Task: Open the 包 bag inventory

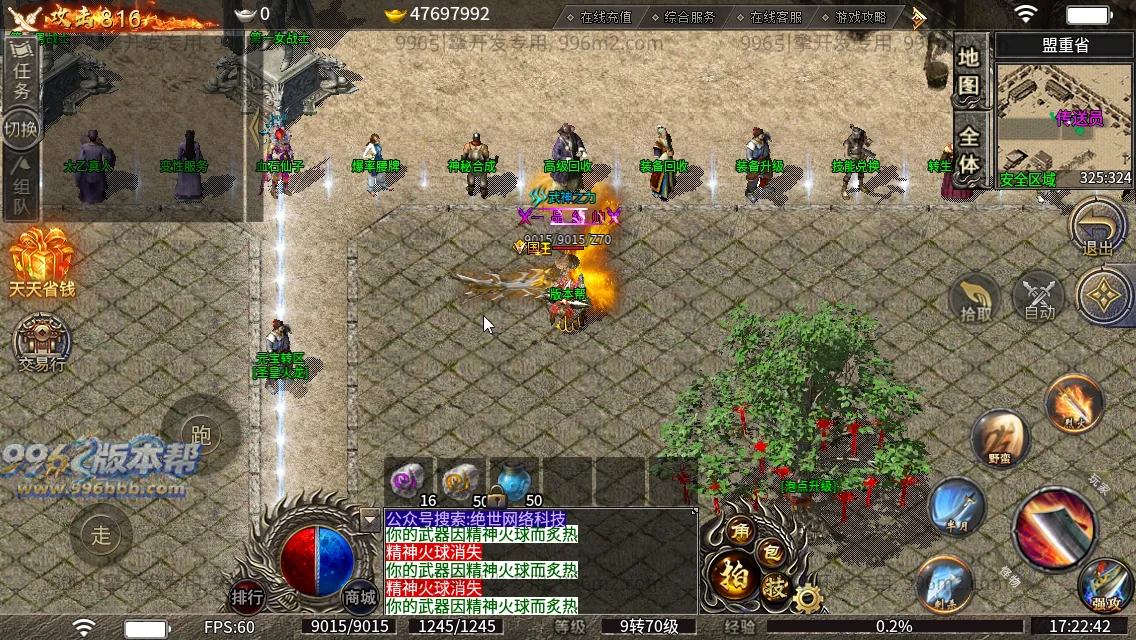Action: pos(772,551)
